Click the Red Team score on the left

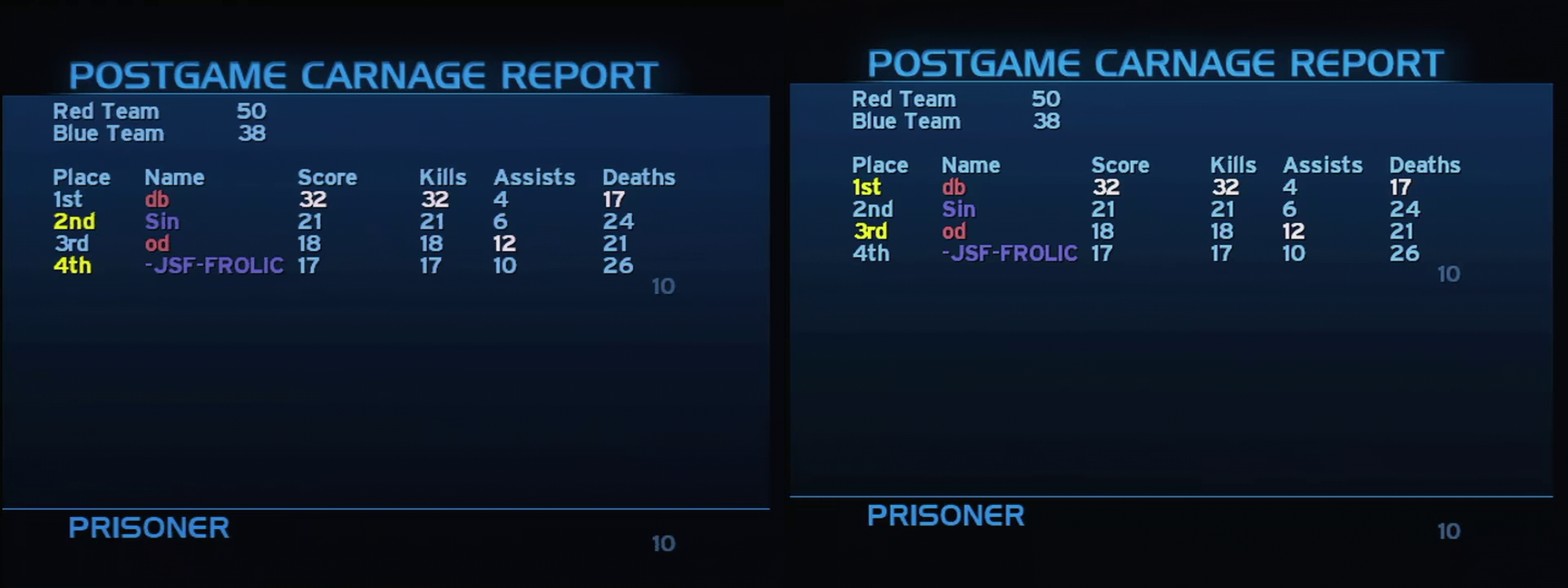[x=251, y=111]
